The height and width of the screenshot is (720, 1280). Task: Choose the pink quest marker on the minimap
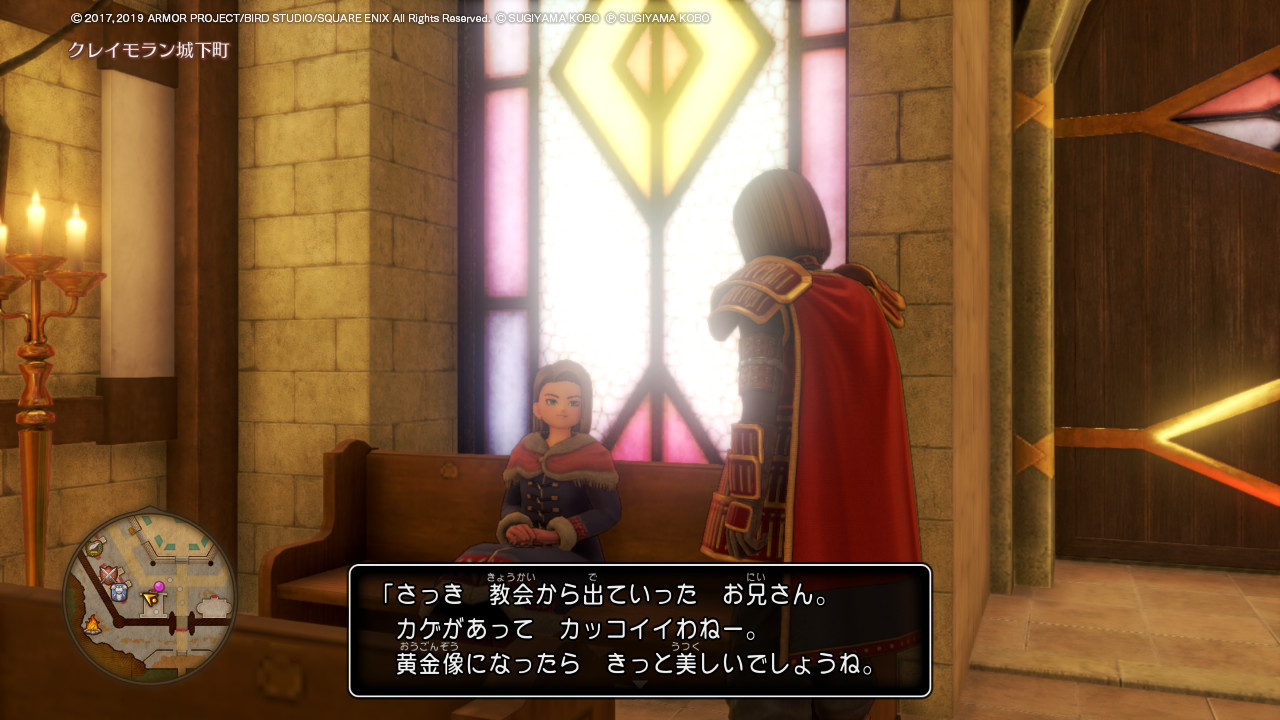point(158,586)
